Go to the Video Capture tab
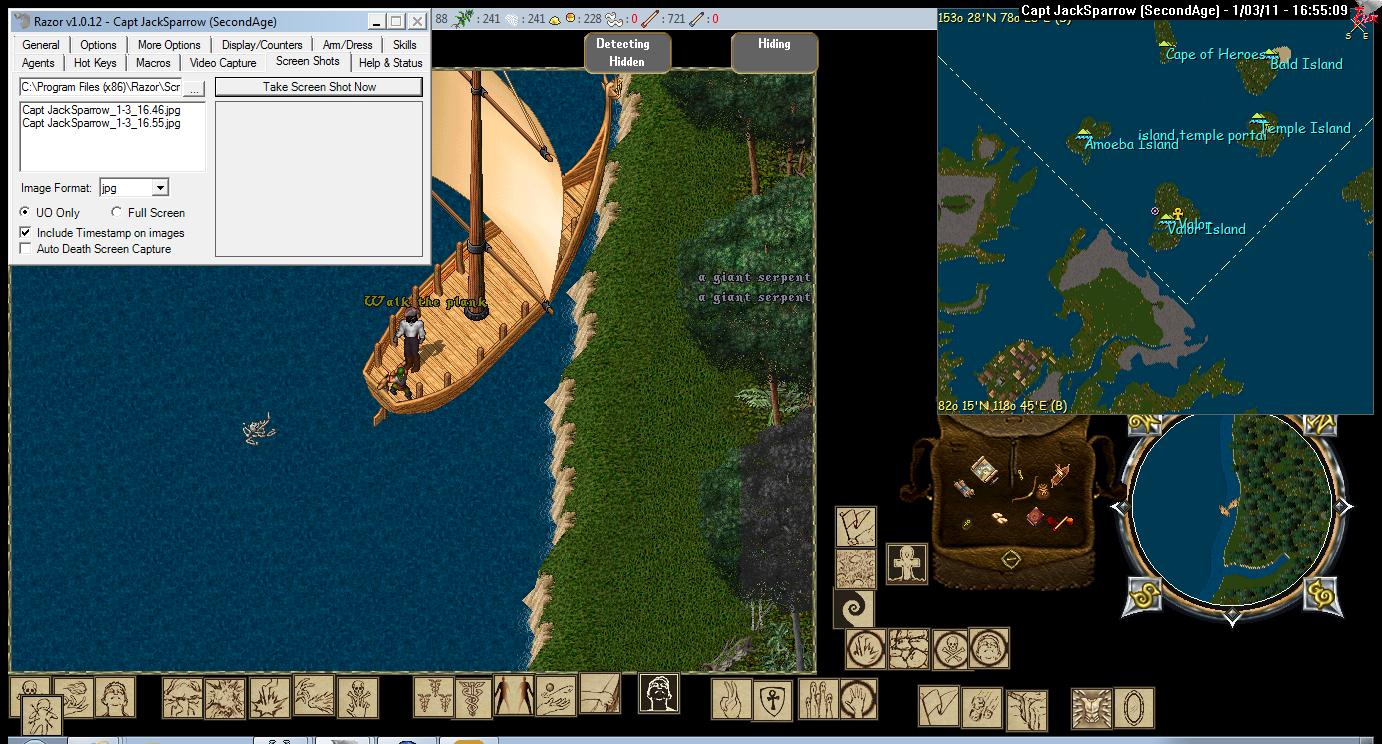This screenshot has height=744, width=1382. (x=223, y=63)
